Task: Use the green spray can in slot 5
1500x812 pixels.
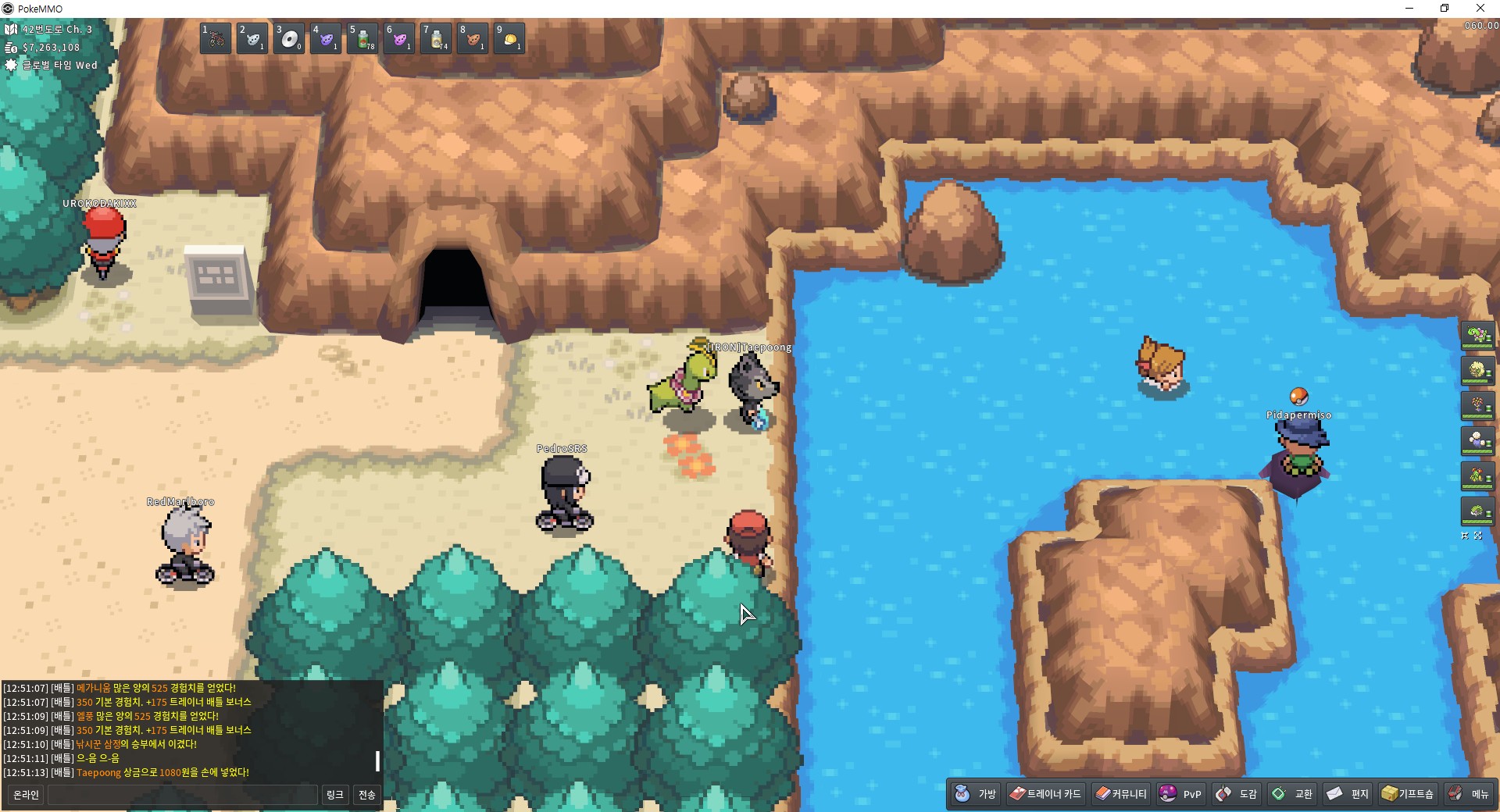Action: pyautogui.click(x=363, y=38)
